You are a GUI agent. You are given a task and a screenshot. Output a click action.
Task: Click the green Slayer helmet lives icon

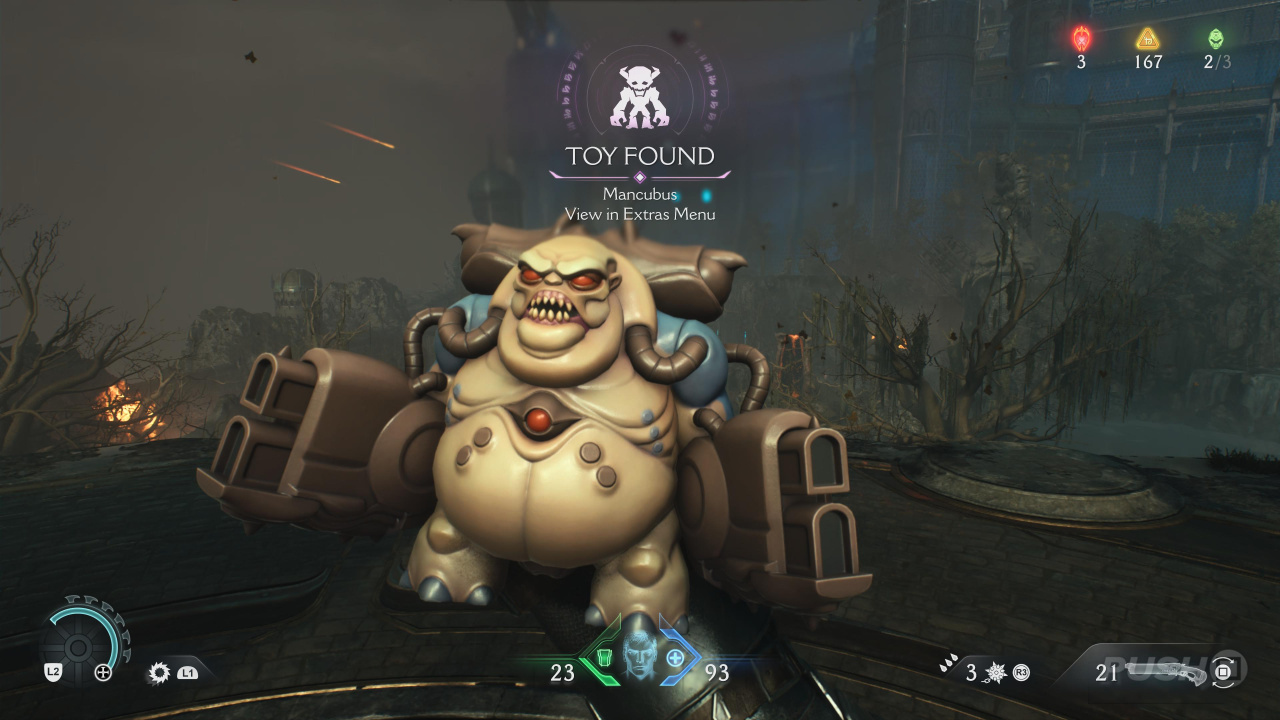(1215, 39)
